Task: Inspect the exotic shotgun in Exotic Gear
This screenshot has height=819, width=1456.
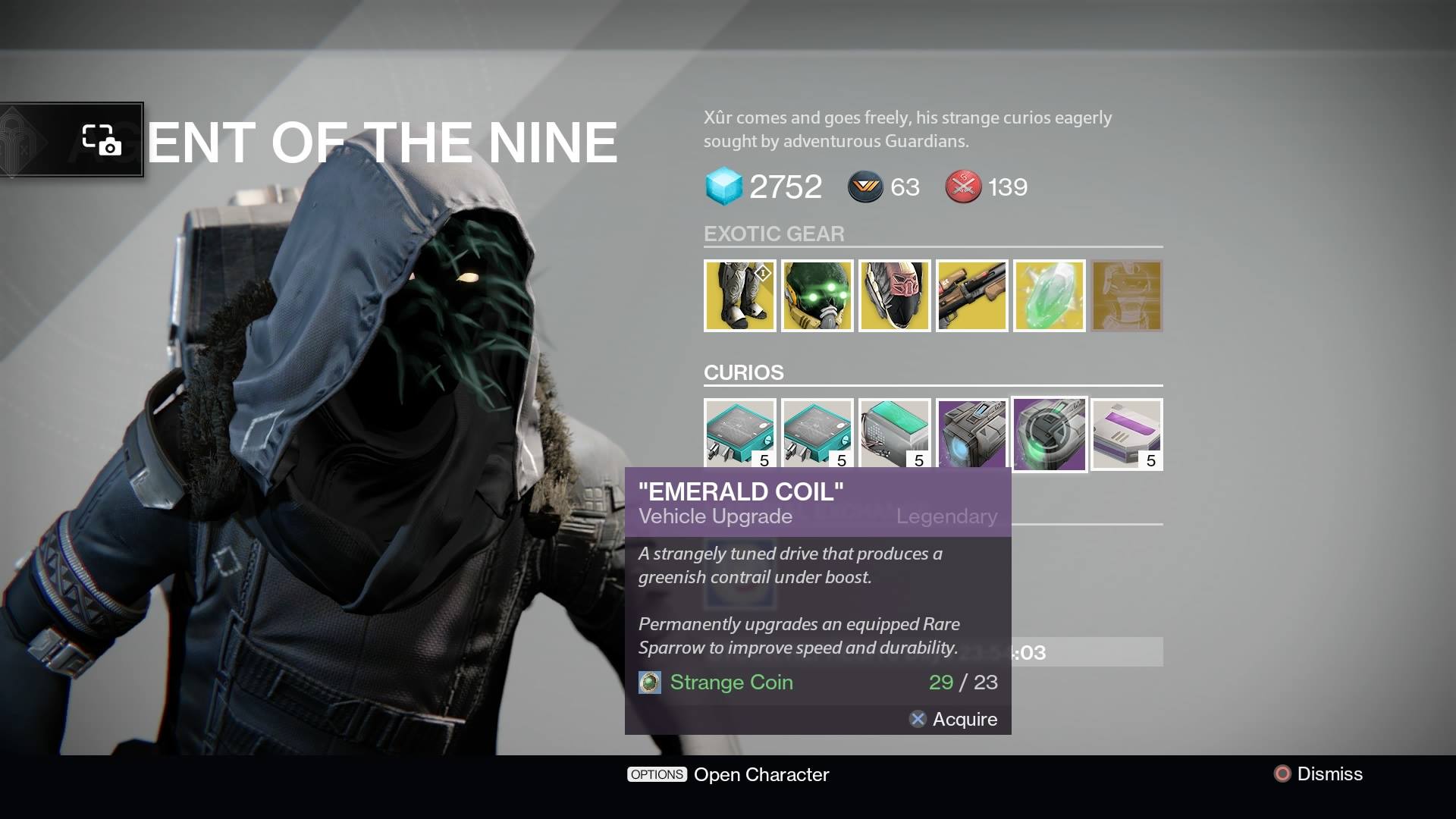Action: 973,296
